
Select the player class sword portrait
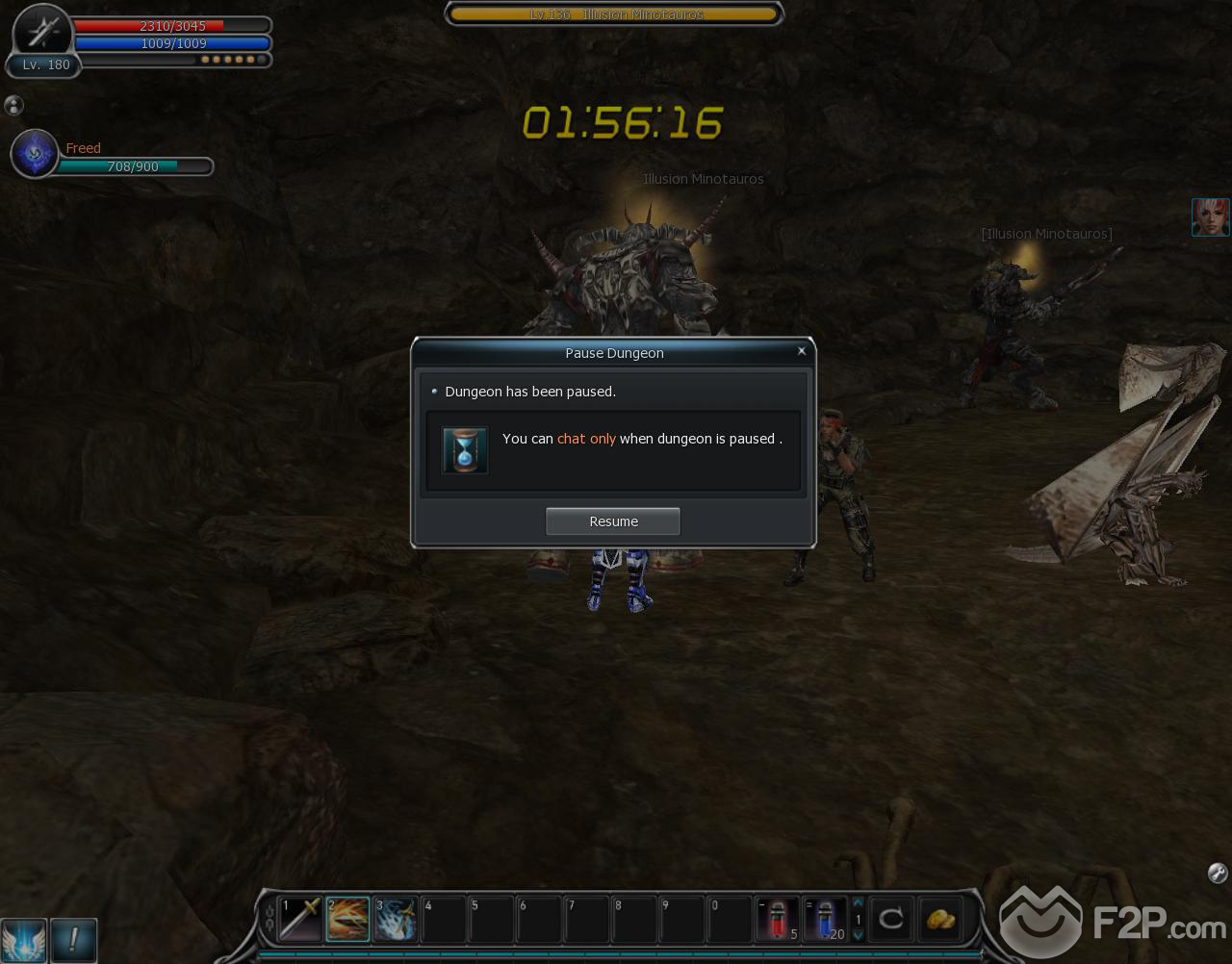coord(42,34)
